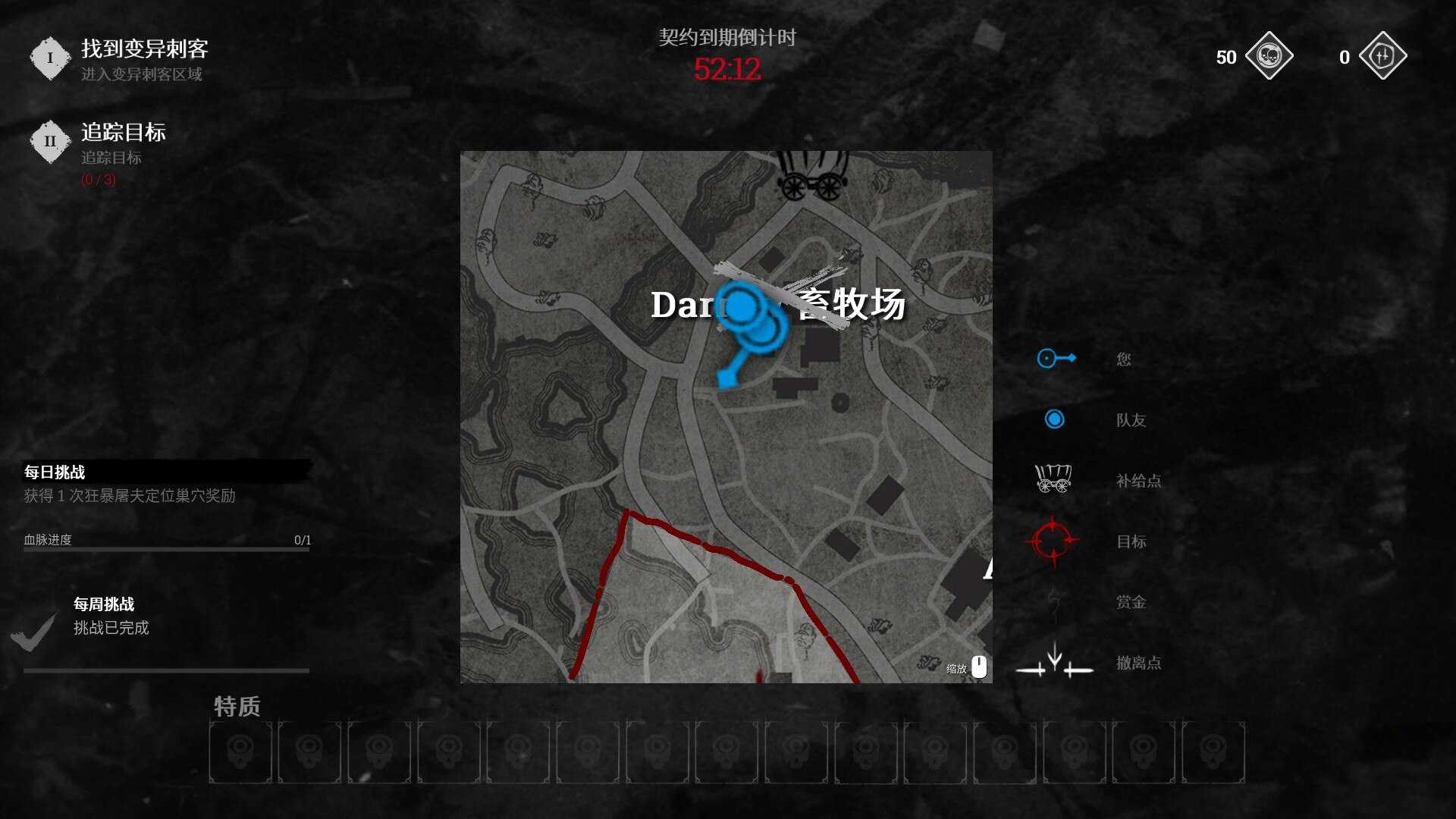The height and width of the screenshot is (819, 1456).
Task: Select the red 目标 target legend entry
Action: point(1130,541)
